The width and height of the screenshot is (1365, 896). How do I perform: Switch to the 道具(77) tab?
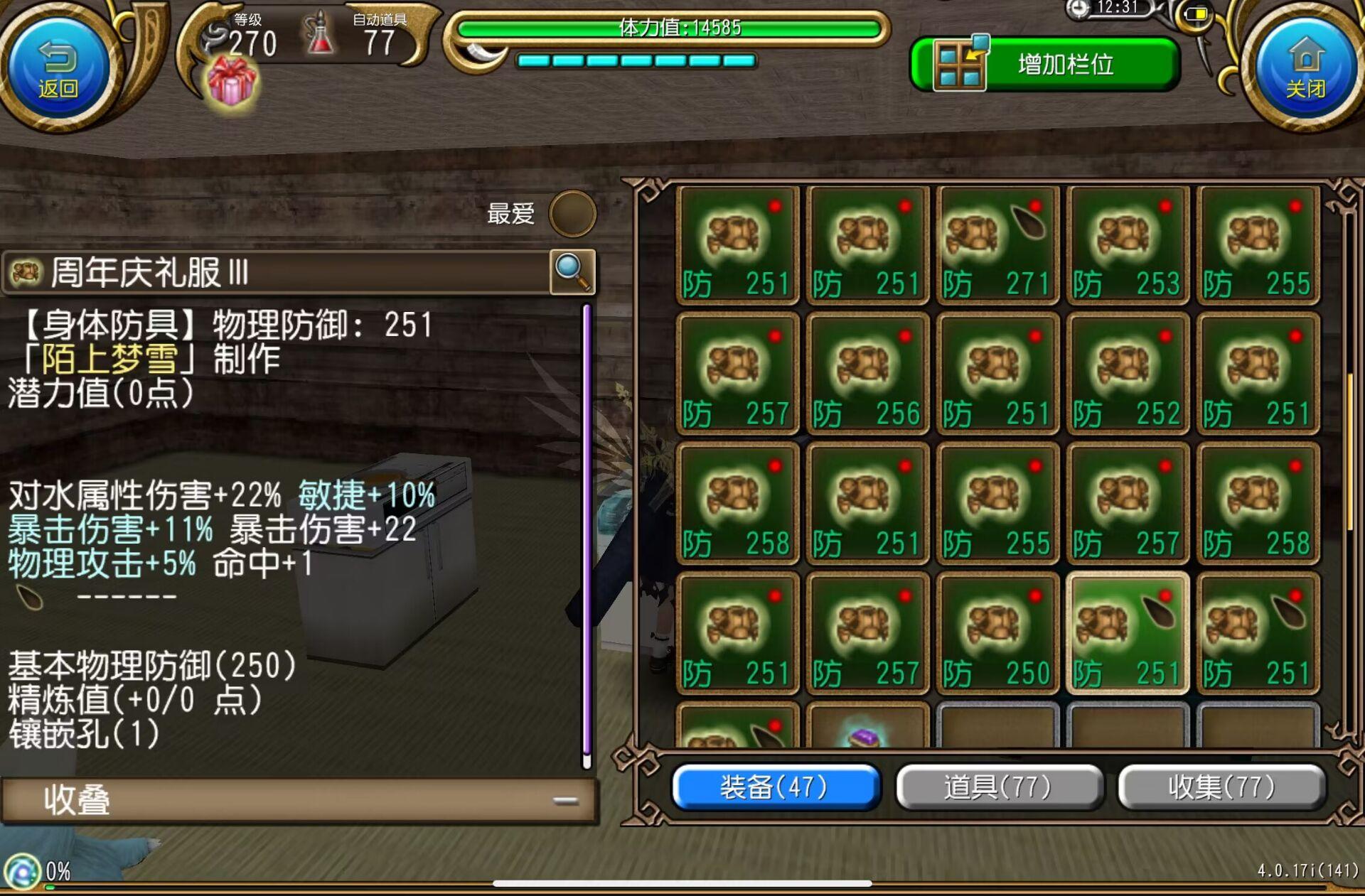click(x=998, y=787)
